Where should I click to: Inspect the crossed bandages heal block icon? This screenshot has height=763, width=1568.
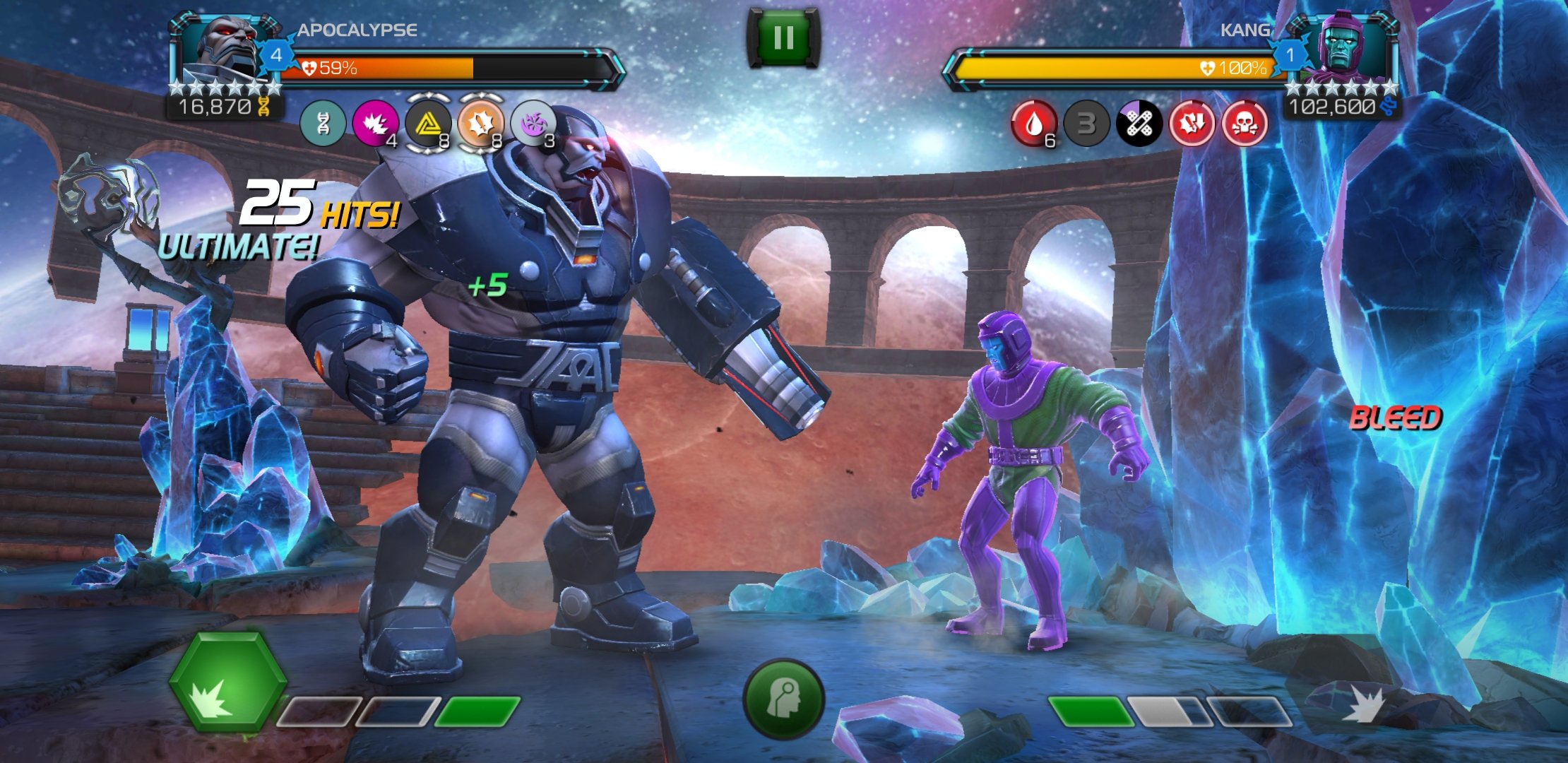(x=1139, y=124)
